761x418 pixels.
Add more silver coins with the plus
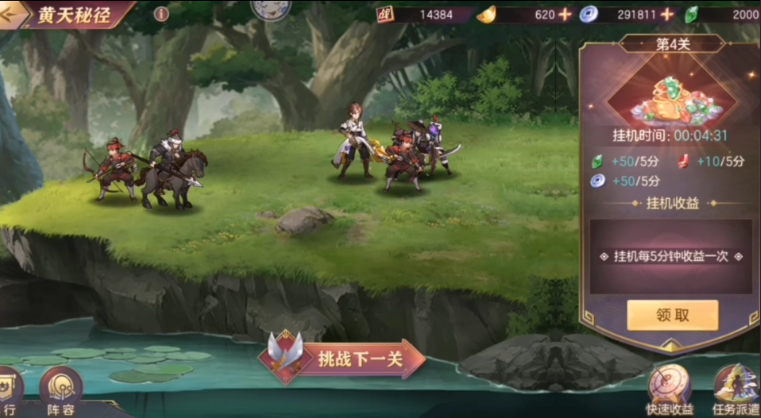pyautogui.click(x=667, y=15)
